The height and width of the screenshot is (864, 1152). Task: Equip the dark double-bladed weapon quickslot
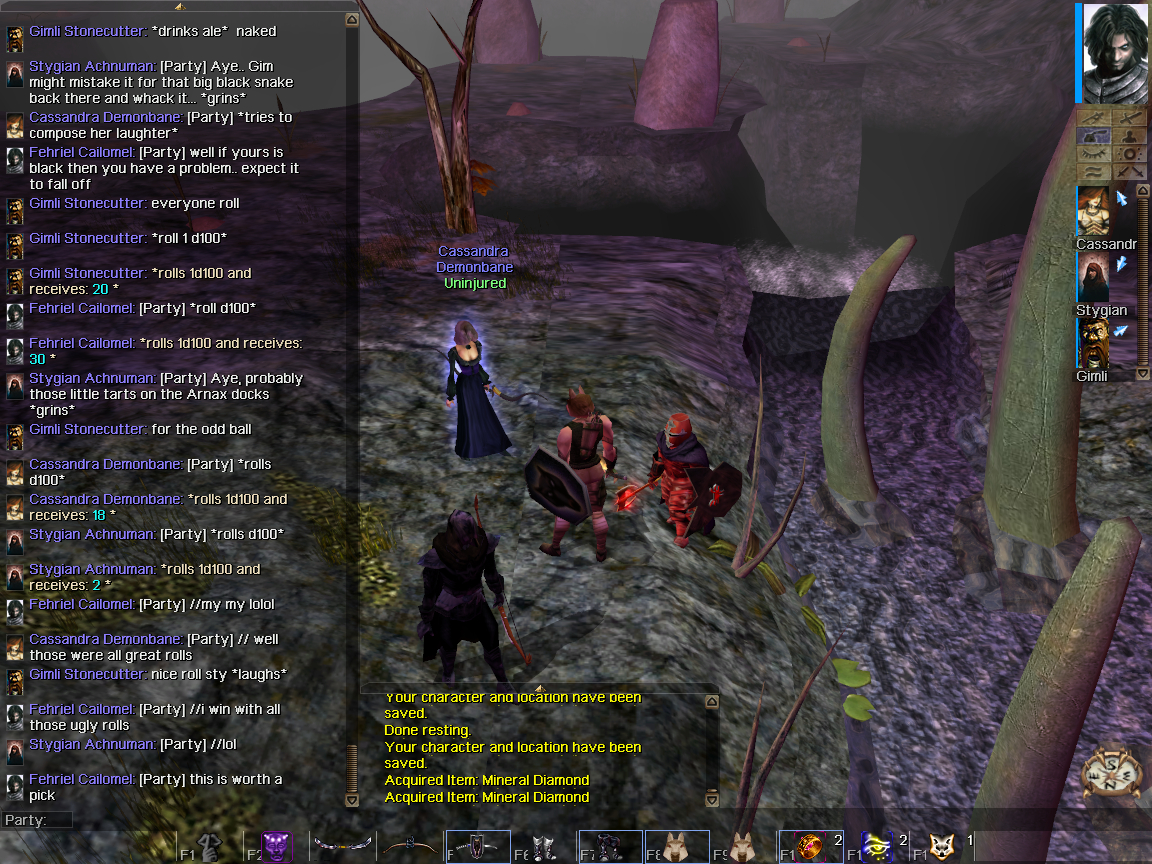click(x=343, y=847)
